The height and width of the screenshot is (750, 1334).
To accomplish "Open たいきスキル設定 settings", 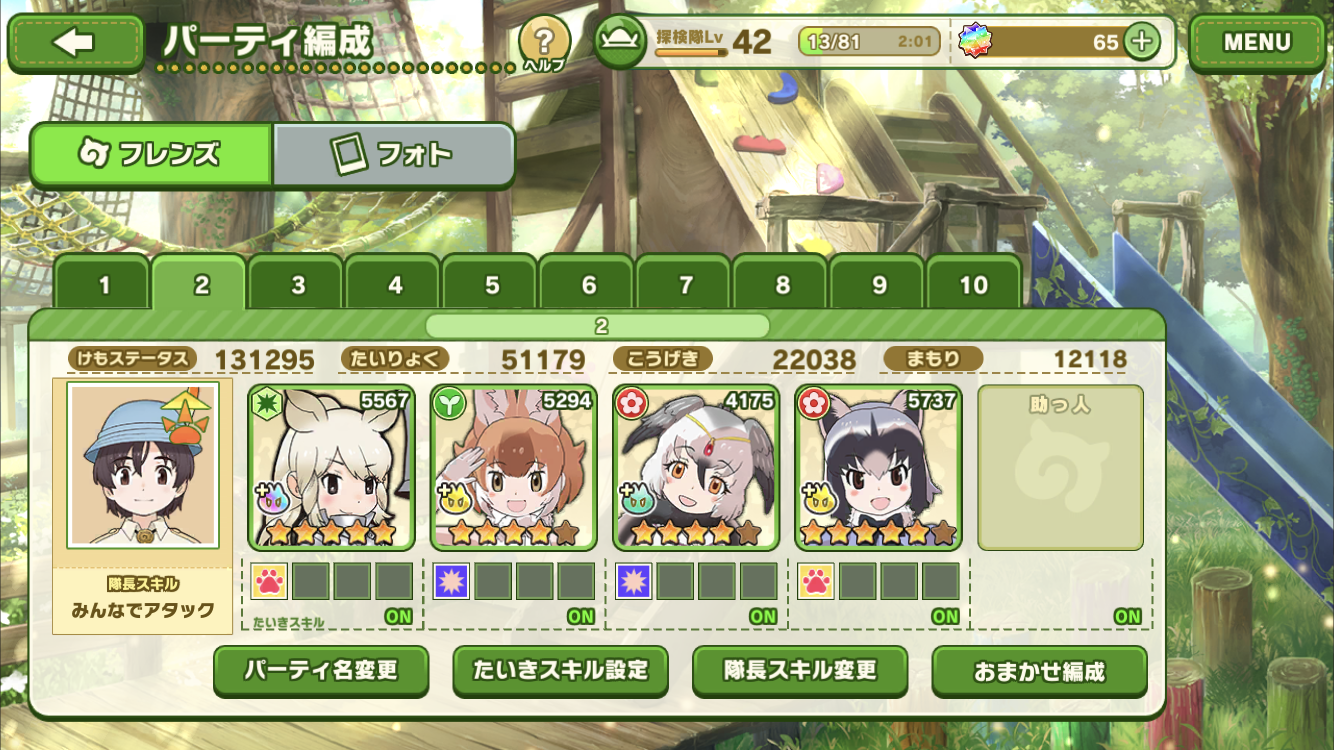I will pyautogui.click(x=560, y=671).
